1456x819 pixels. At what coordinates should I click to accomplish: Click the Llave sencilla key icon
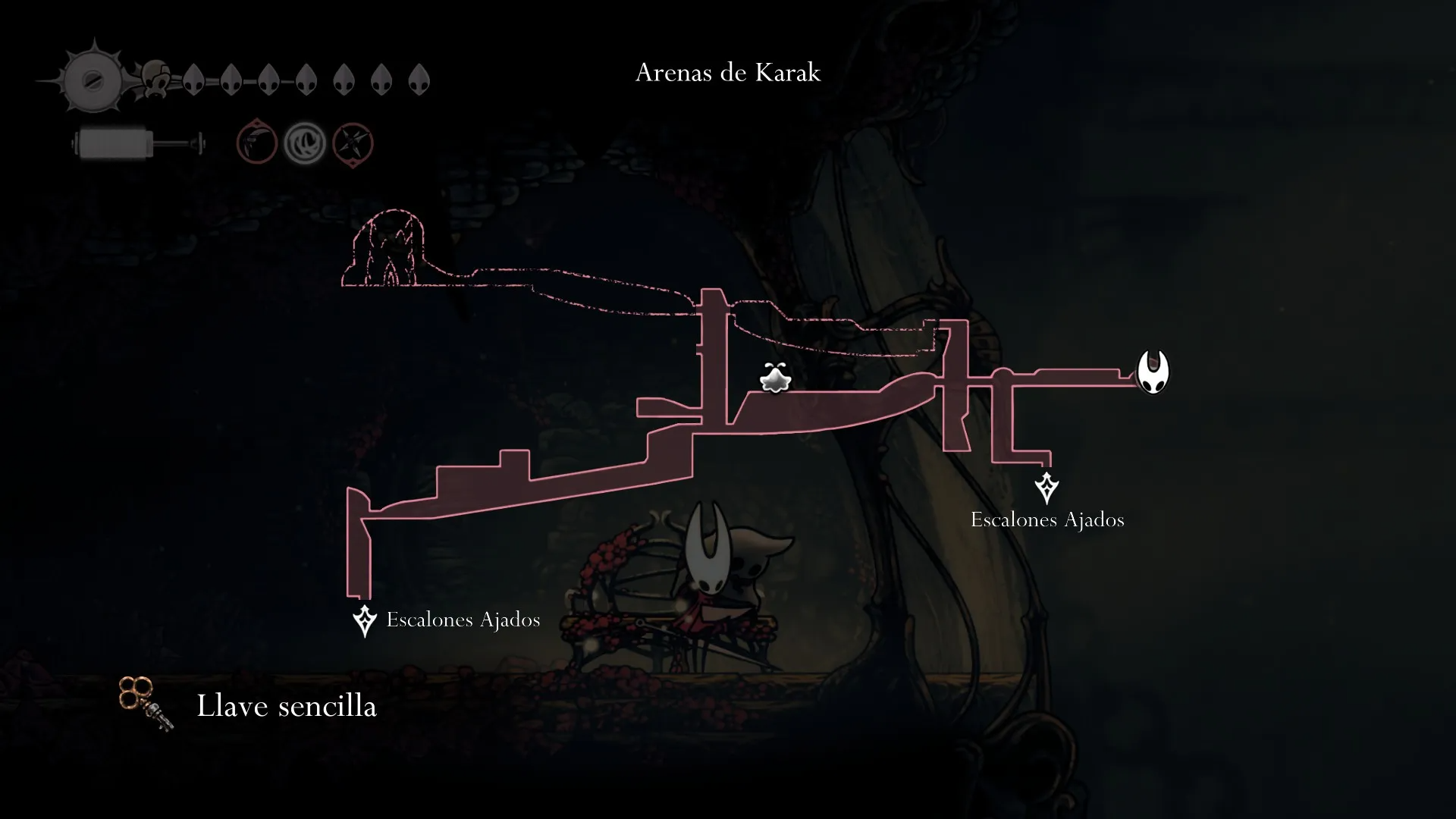pyautogui.click(x=146, y=704)
